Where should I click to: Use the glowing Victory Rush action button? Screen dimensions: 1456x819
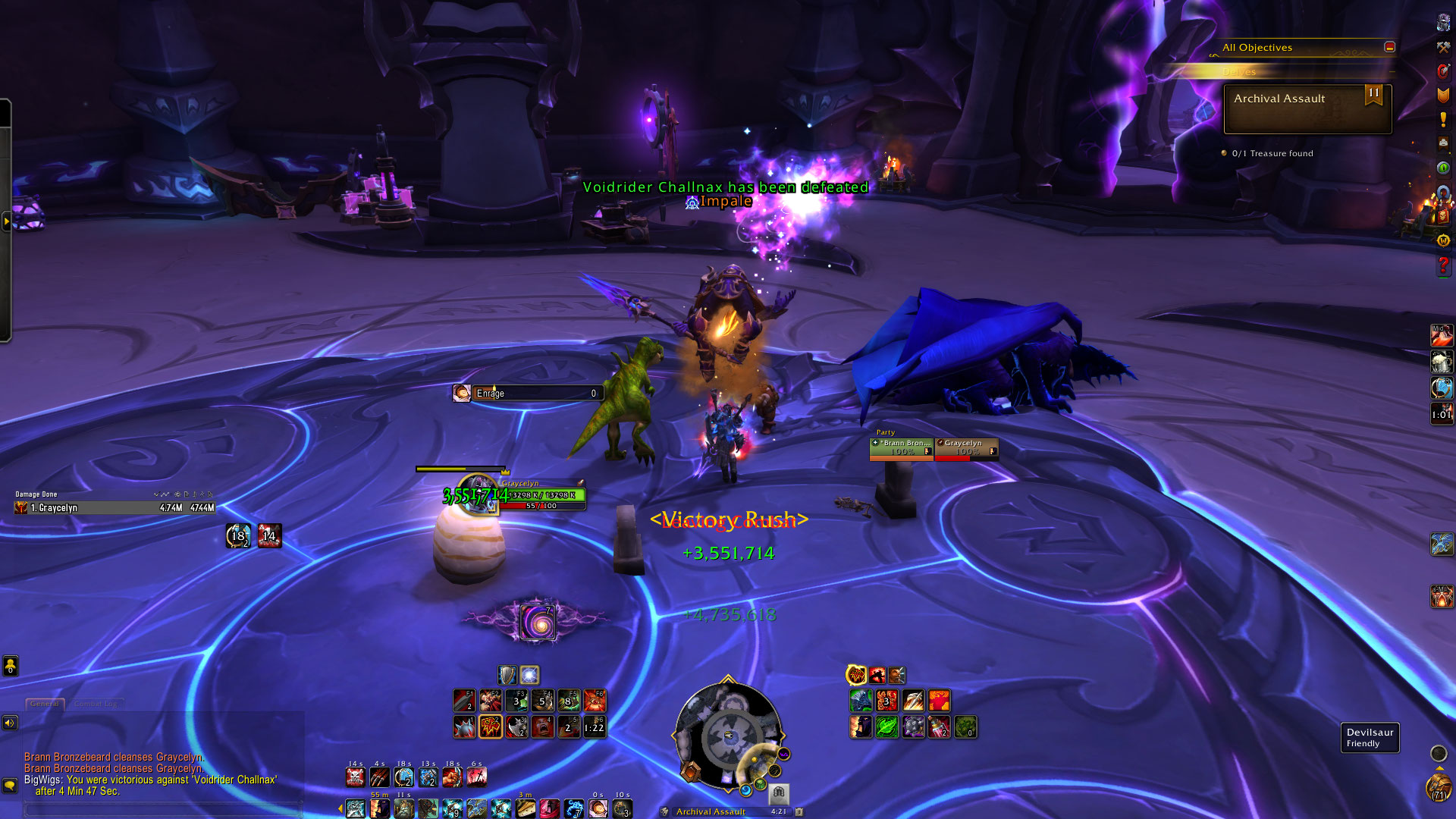point(491,727)
